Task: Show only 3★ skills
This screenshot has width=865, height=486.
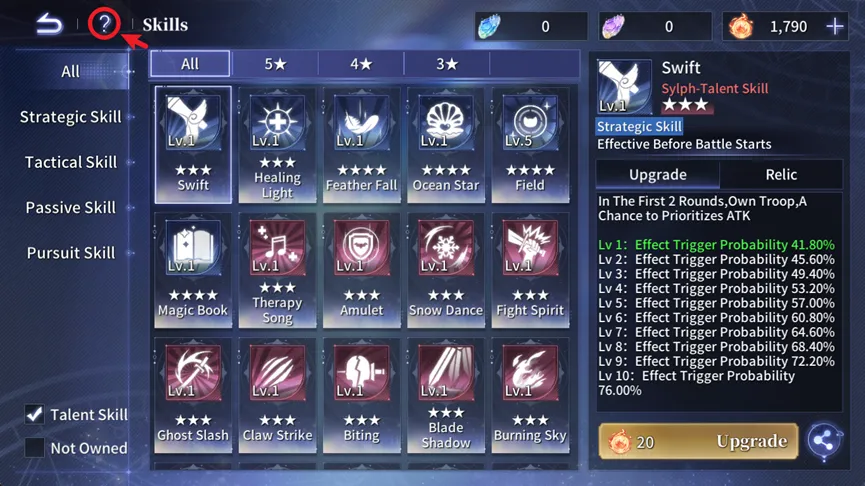Action: coord(447,64)
